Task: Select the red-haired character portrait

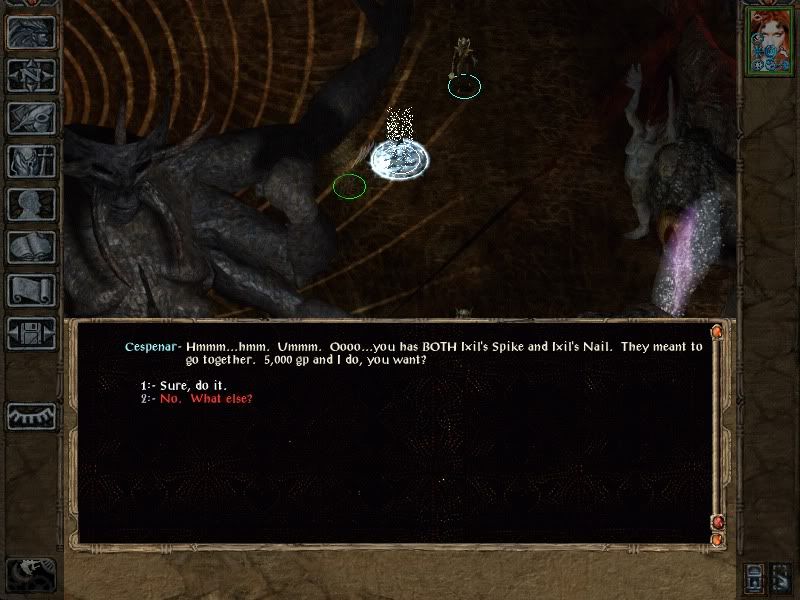Action: [769, 39]
